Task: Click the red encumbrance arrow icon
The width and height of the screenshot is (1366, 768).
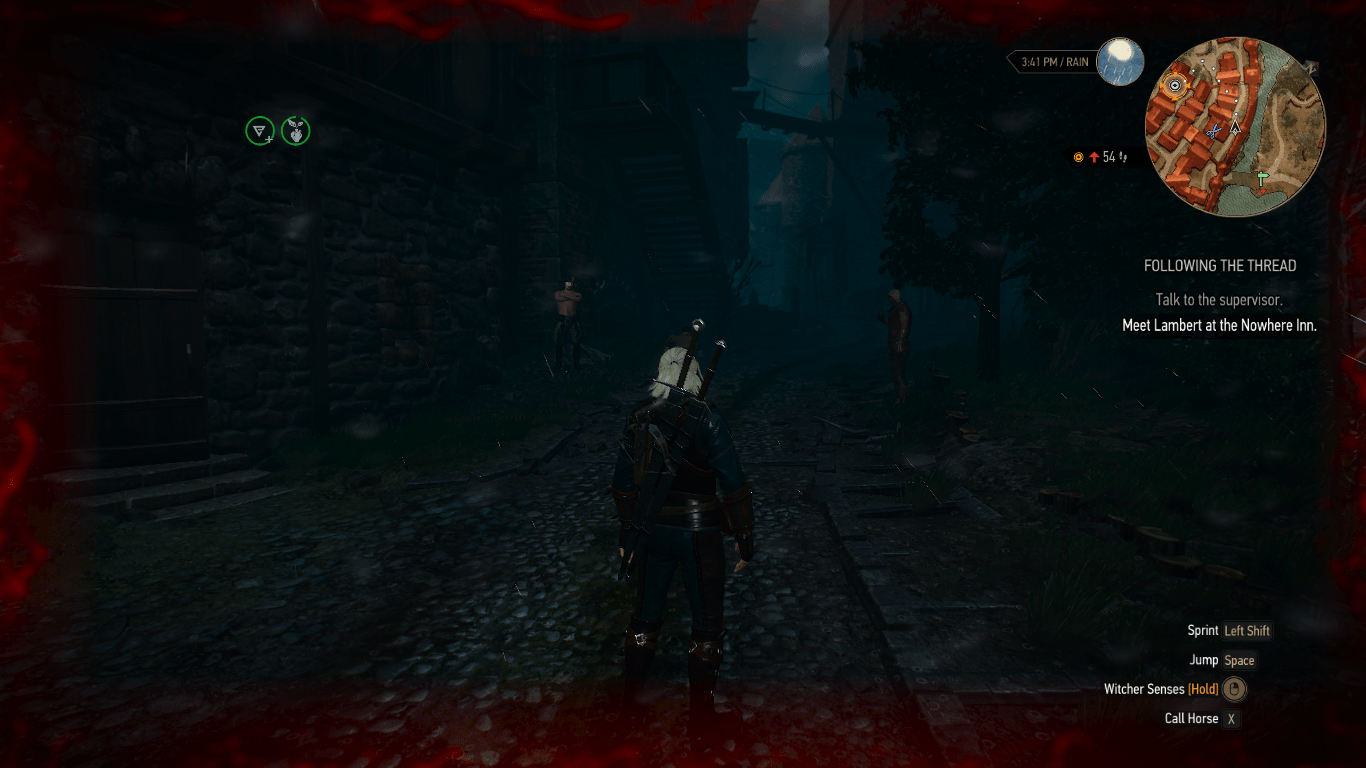Action: coord(1092,156)
